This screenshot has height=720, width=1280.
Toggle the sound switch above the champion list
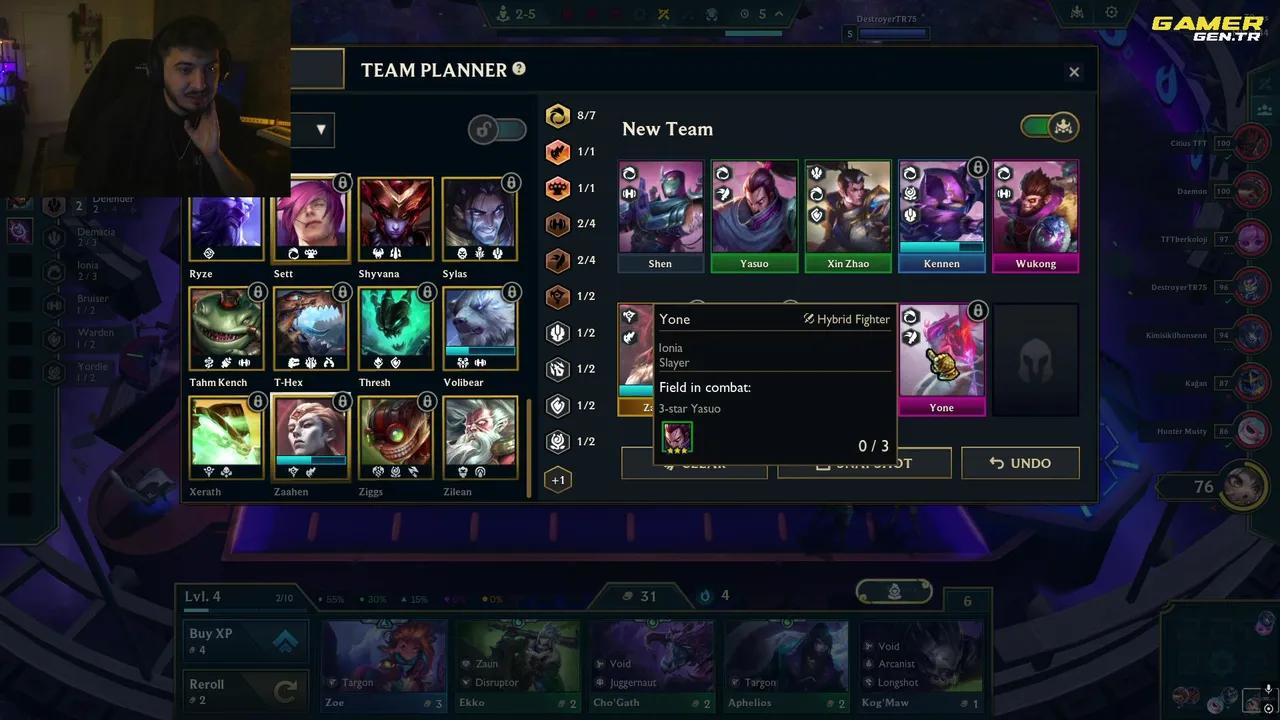tap(497, 130)
